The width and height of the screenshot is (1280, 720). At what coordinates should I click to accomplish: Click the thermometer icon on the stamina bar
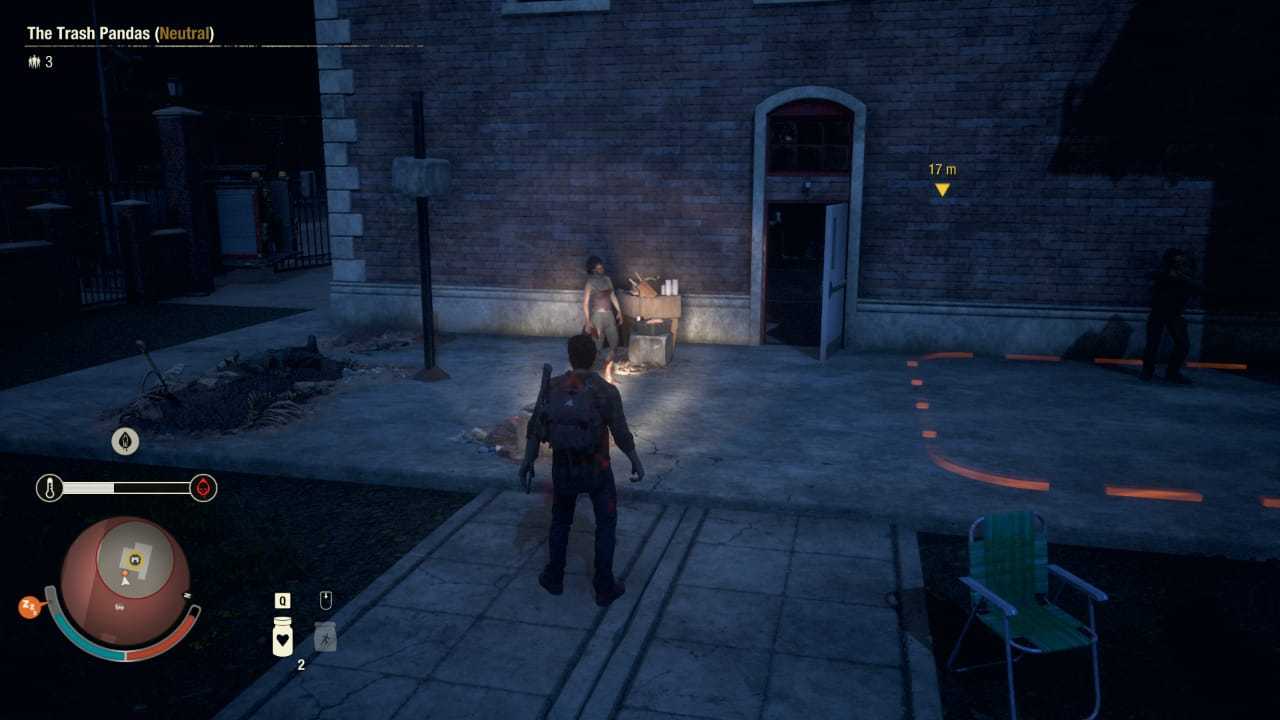[51, 488]
